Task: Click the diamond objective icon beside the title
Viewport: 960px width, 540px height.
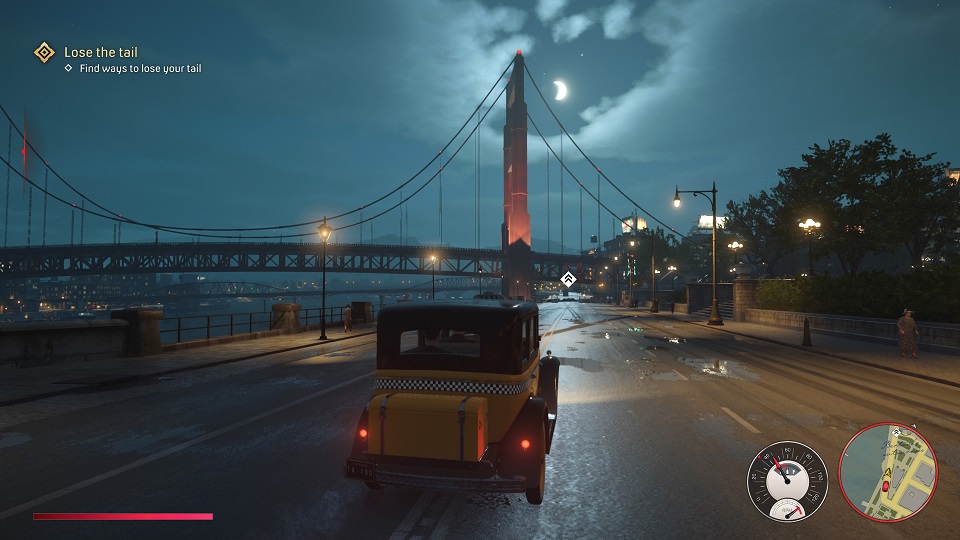Action: pyautogui.click(x=44, y=52)
